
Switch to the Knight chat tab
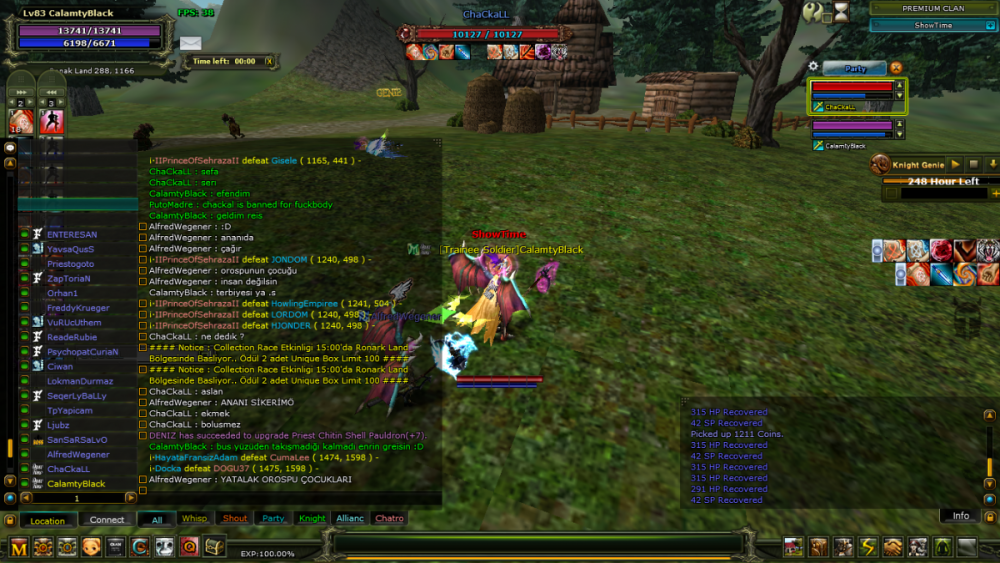point(312,519)
